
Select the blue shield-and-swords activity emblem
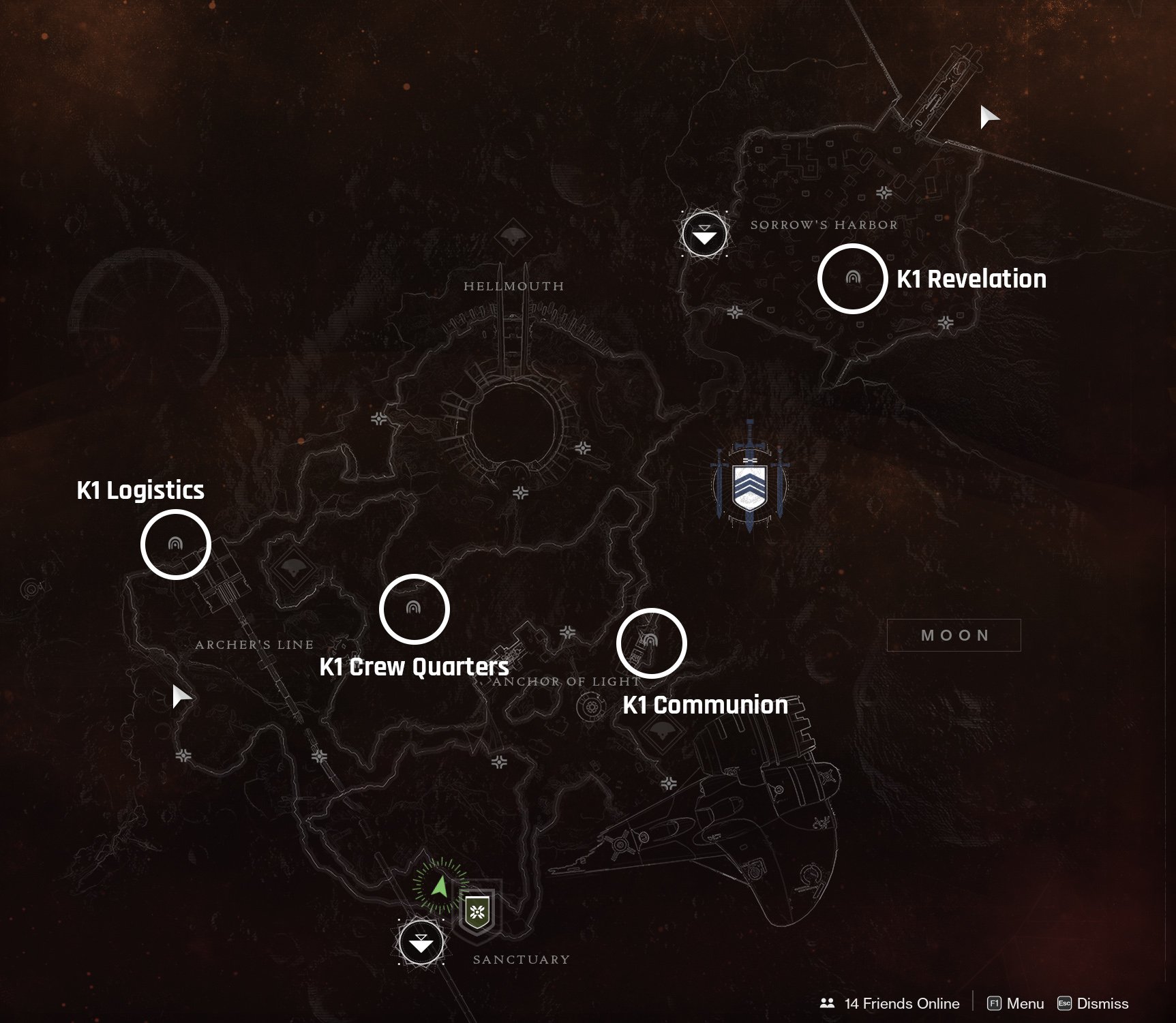click(x=749, y=485)
